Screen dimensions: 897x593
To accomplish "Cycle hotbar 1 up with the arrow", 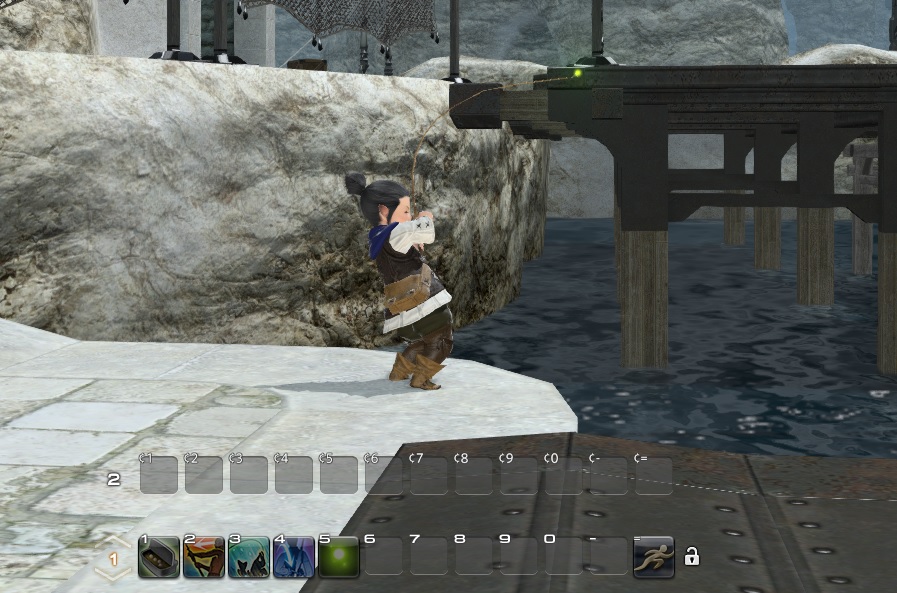I will pos(113,543).
